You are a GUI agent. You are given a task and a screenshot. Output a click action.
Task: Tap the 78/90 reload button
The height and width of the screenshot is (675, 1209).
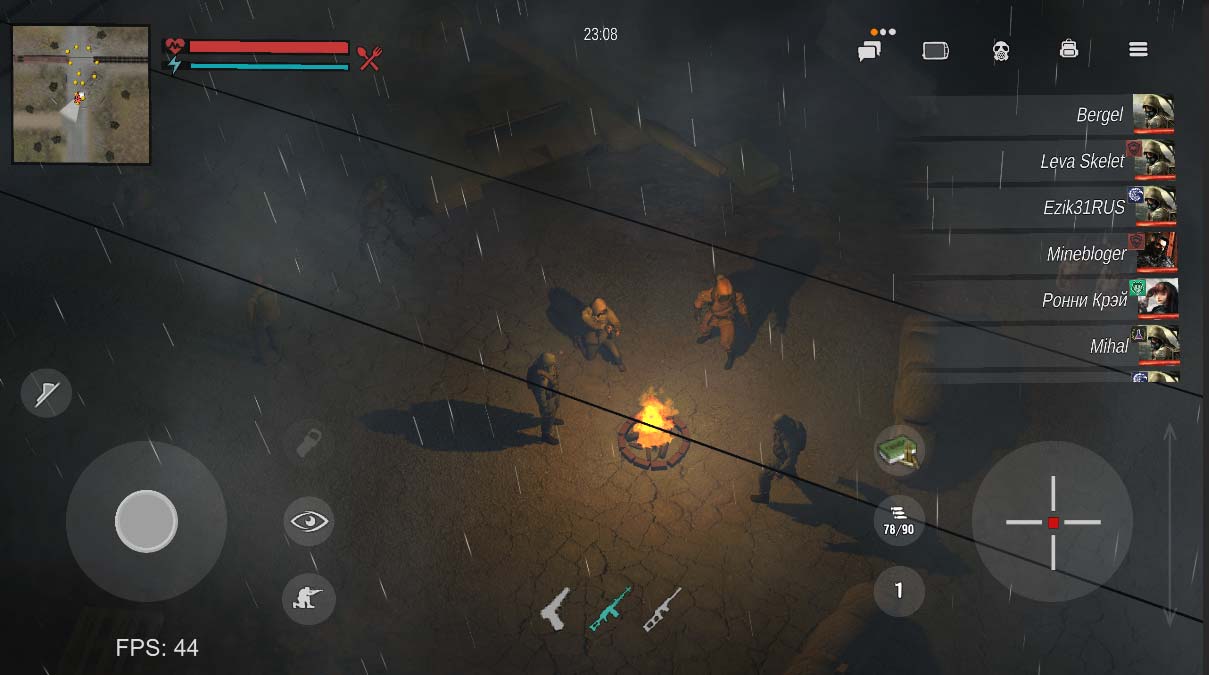click(898, 521)
